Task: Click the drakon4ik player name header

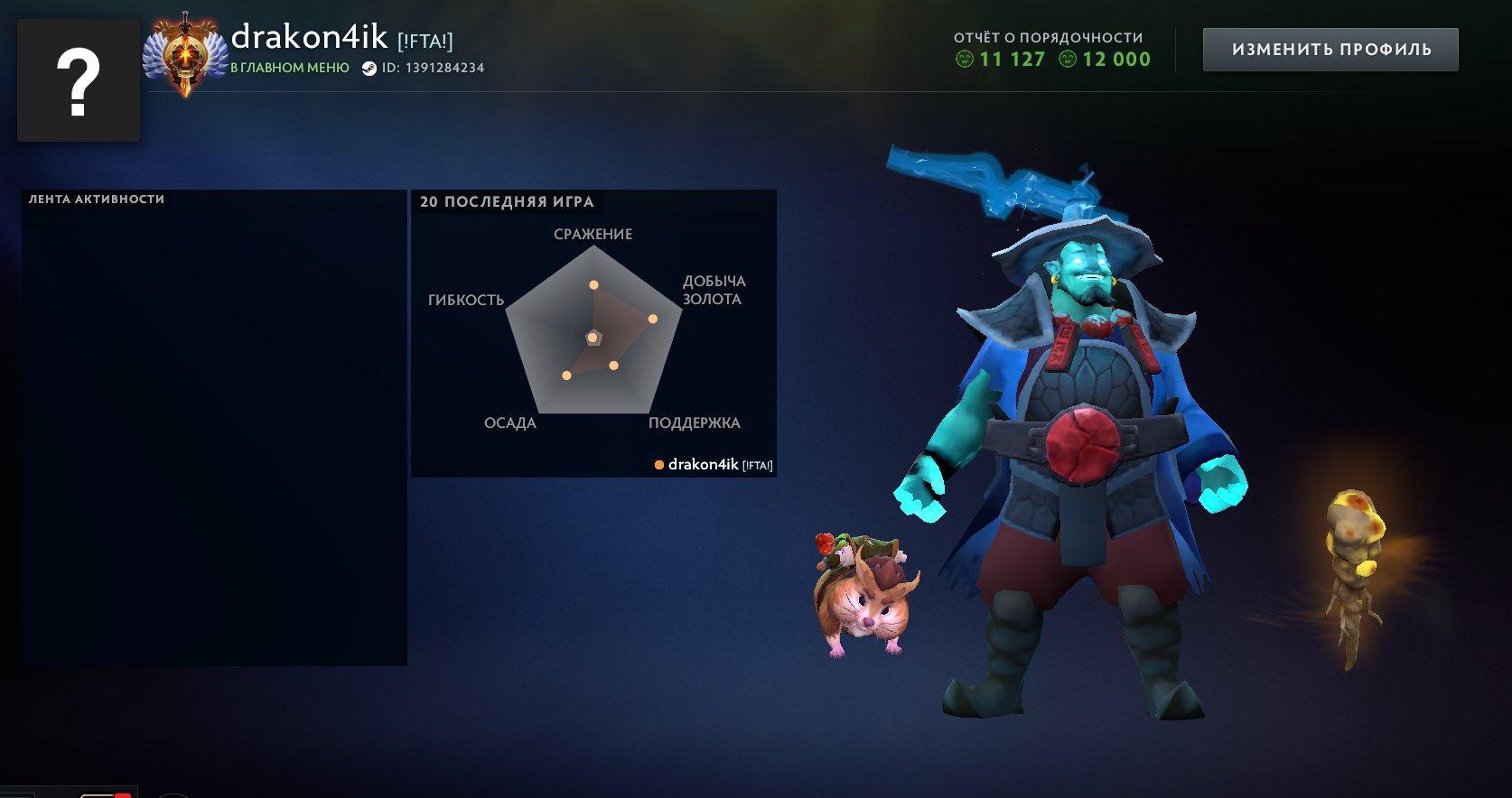Action: (309, 37)
